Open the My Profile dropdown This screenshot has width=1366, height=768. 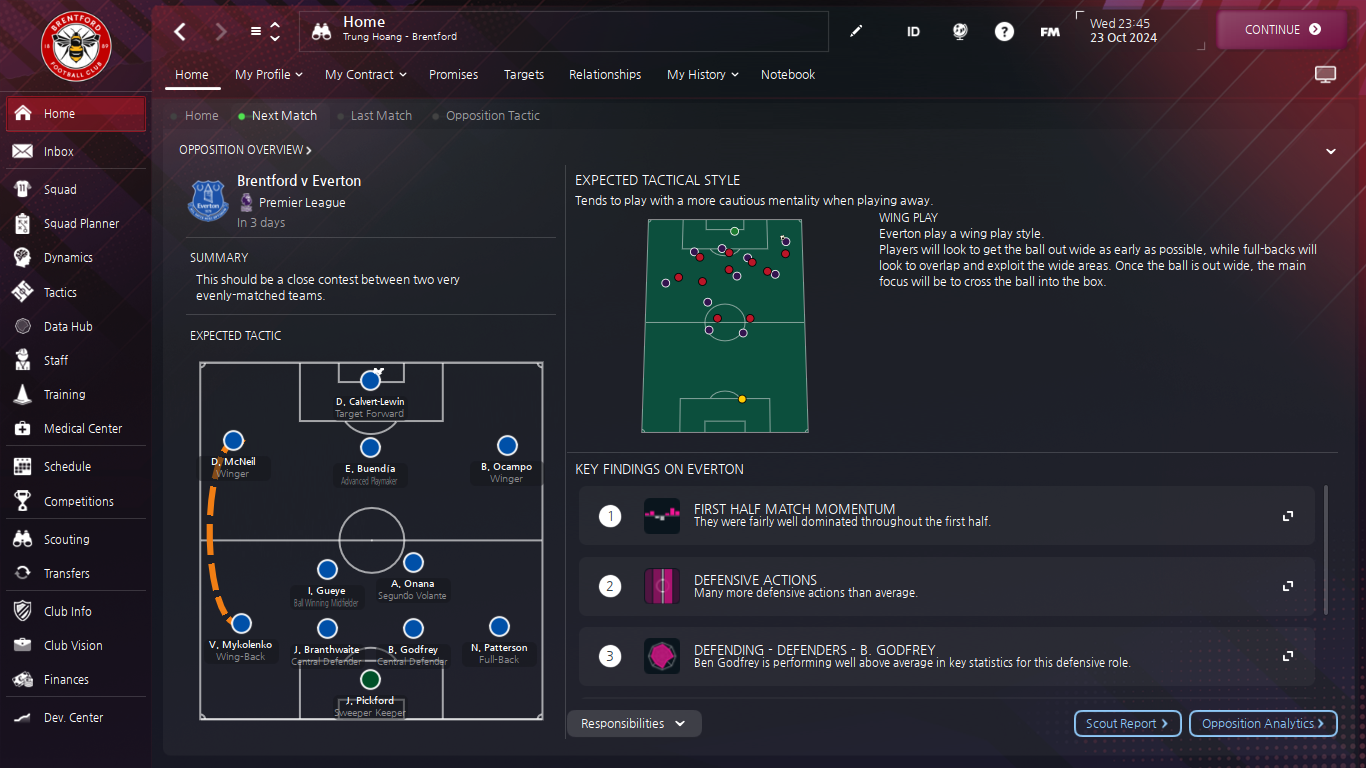coord(268,75)
